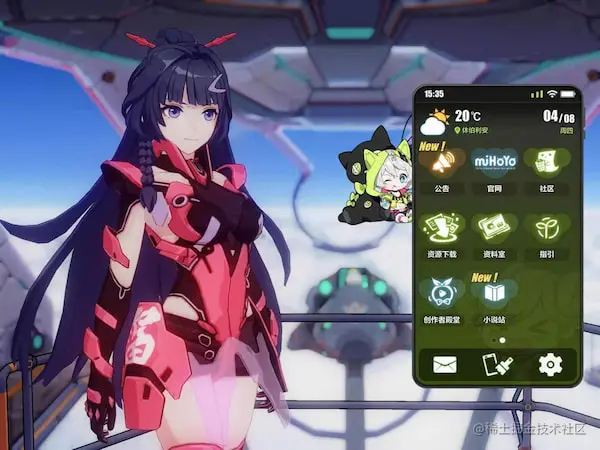Viewport: 600px width, 450px height.
Task: Open the 公告 announcements megaphone icon
Action: tap(442, 162)
